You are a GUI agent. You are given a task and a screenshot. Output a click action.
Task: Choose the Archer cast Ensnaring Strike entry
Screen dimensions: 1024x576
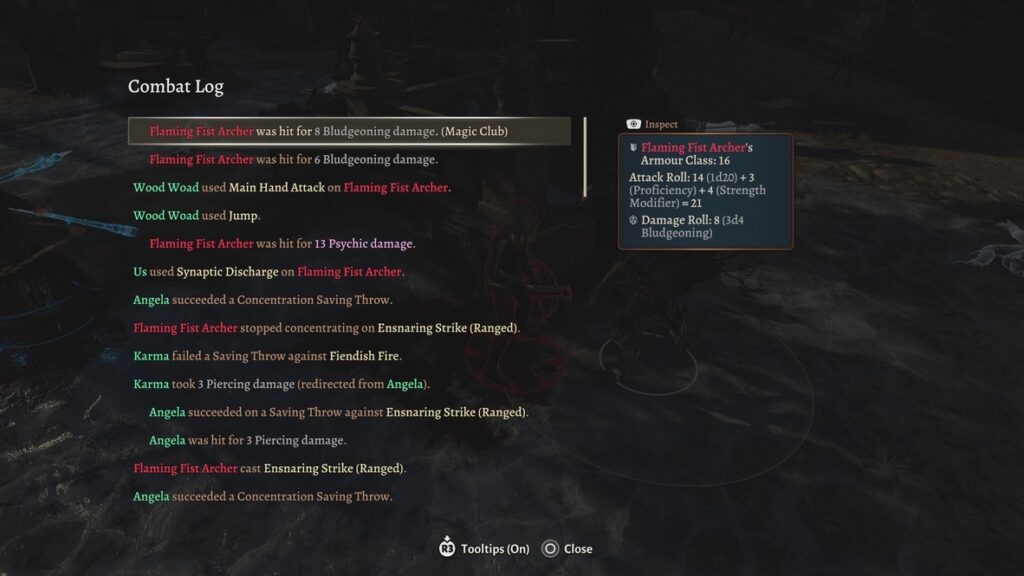(269, 468)
